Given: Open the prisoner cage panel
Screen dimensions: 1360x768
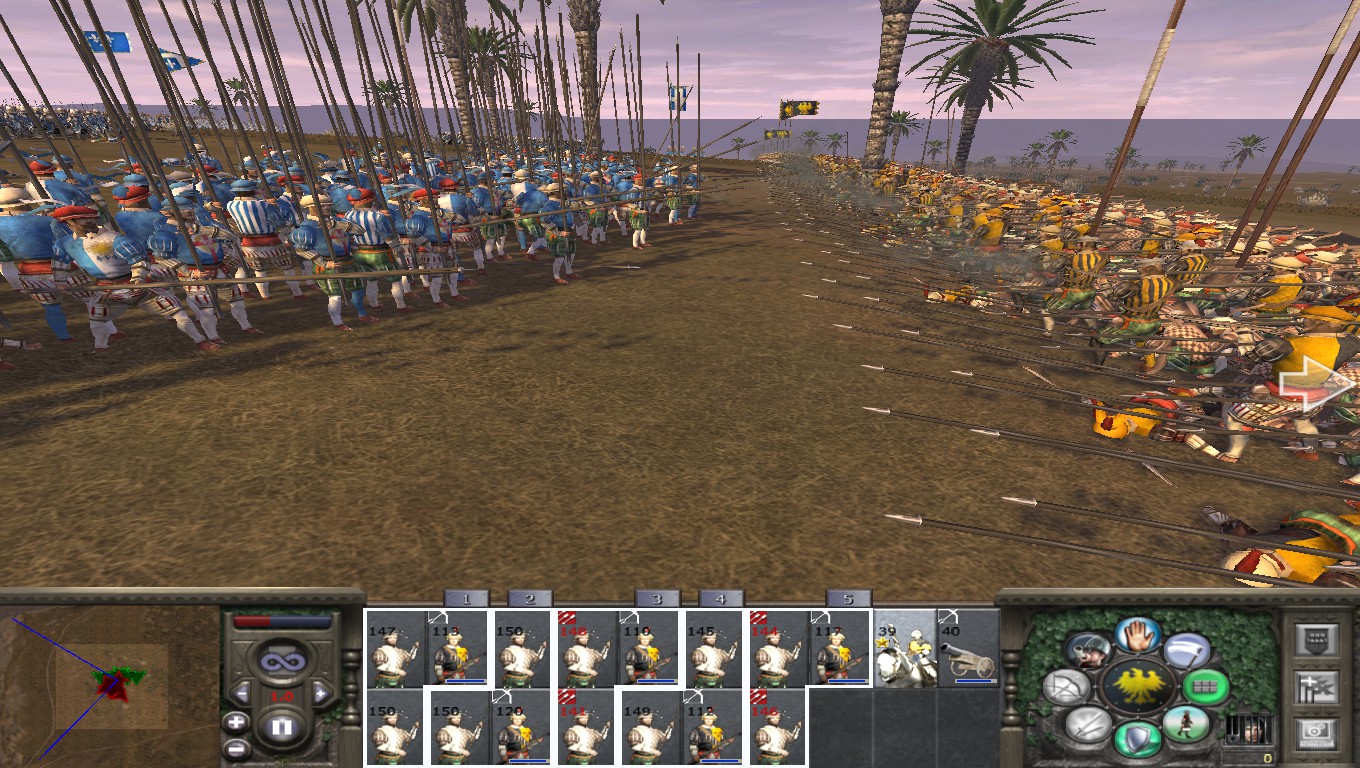Looking at the screenshot, I should [1249, 729].
